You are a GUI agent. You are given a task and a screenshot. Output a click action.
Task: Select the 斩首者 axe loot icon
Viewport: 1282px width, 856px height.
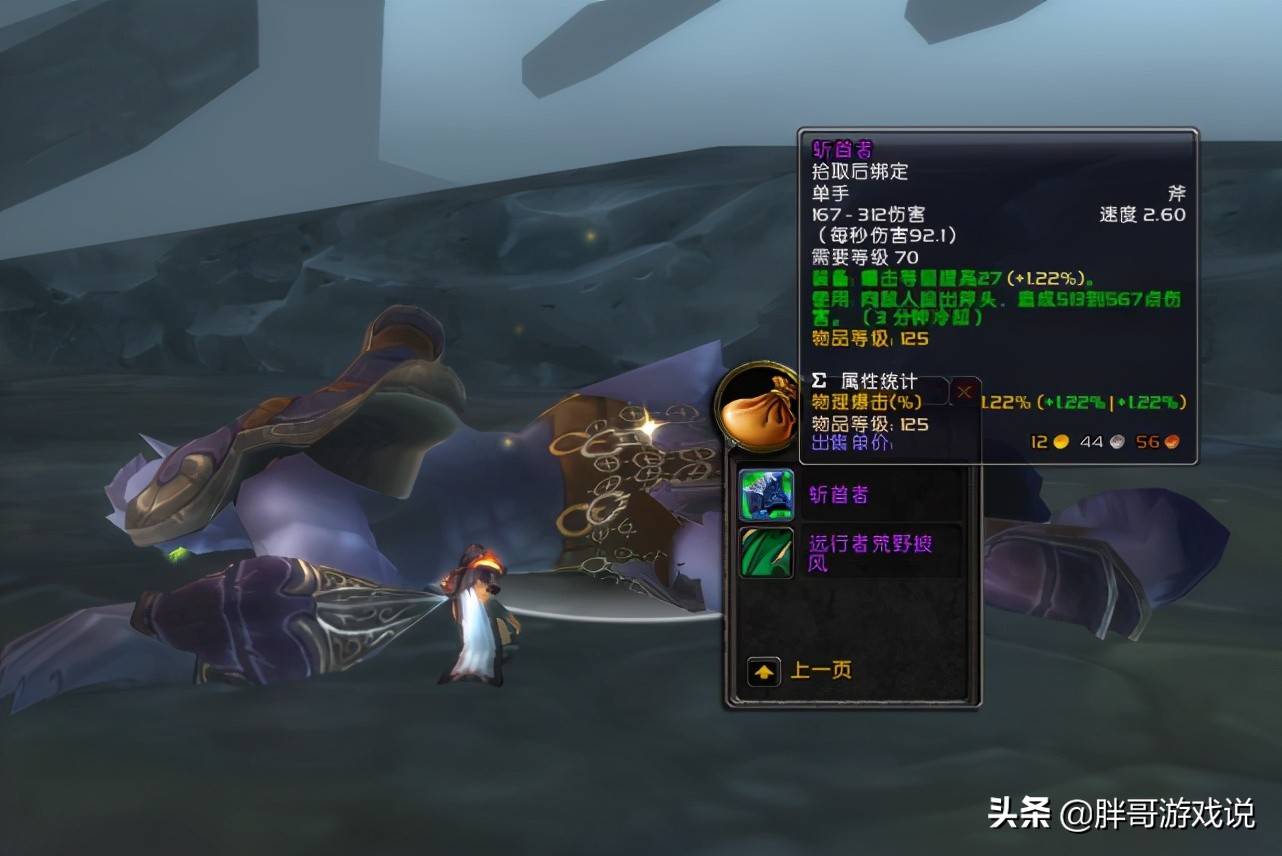point(764,493)
